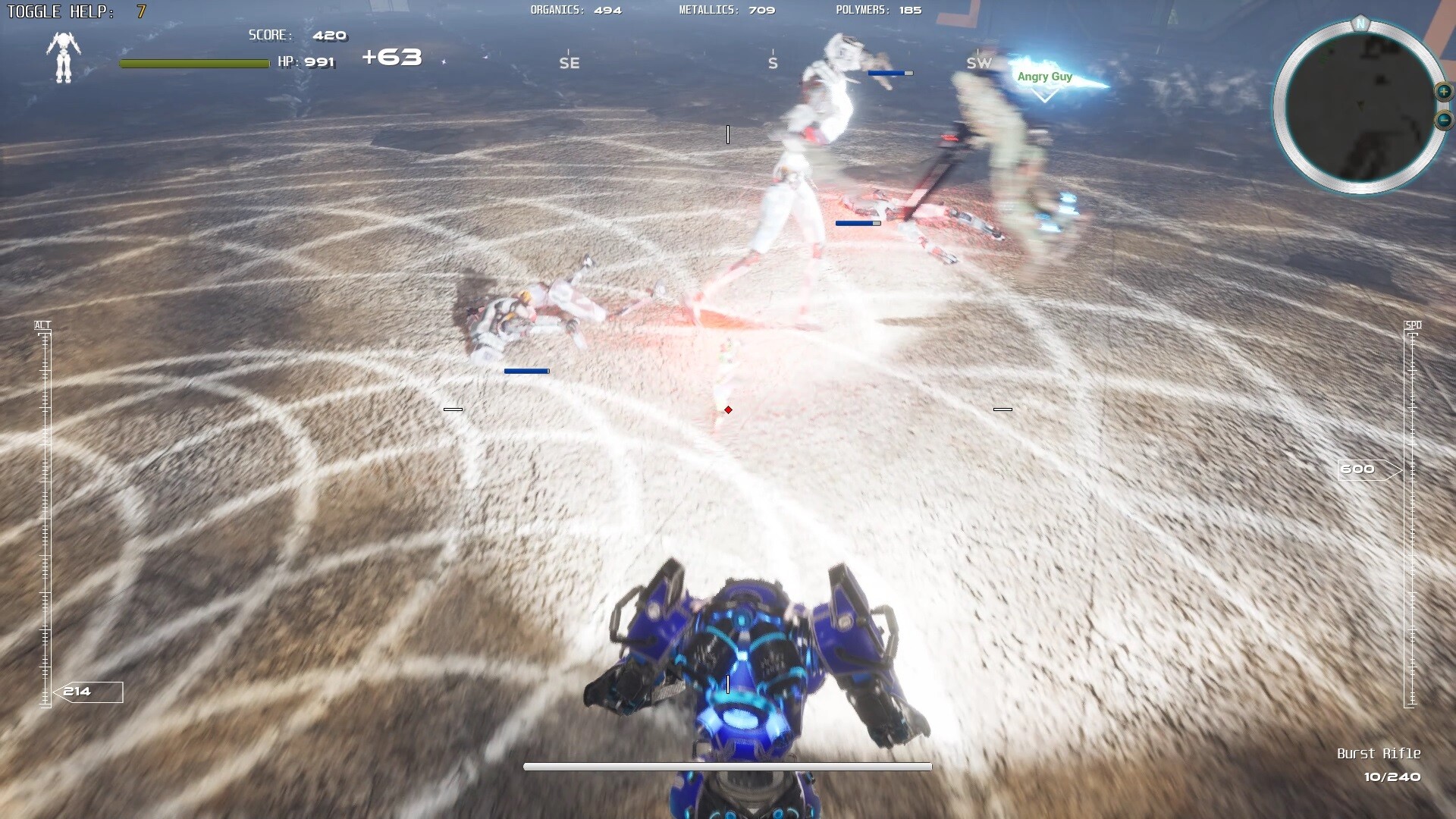Screen dimensions: 1456x819
Task: Toggle the SW compass heading marker
Action: (977, 61)
